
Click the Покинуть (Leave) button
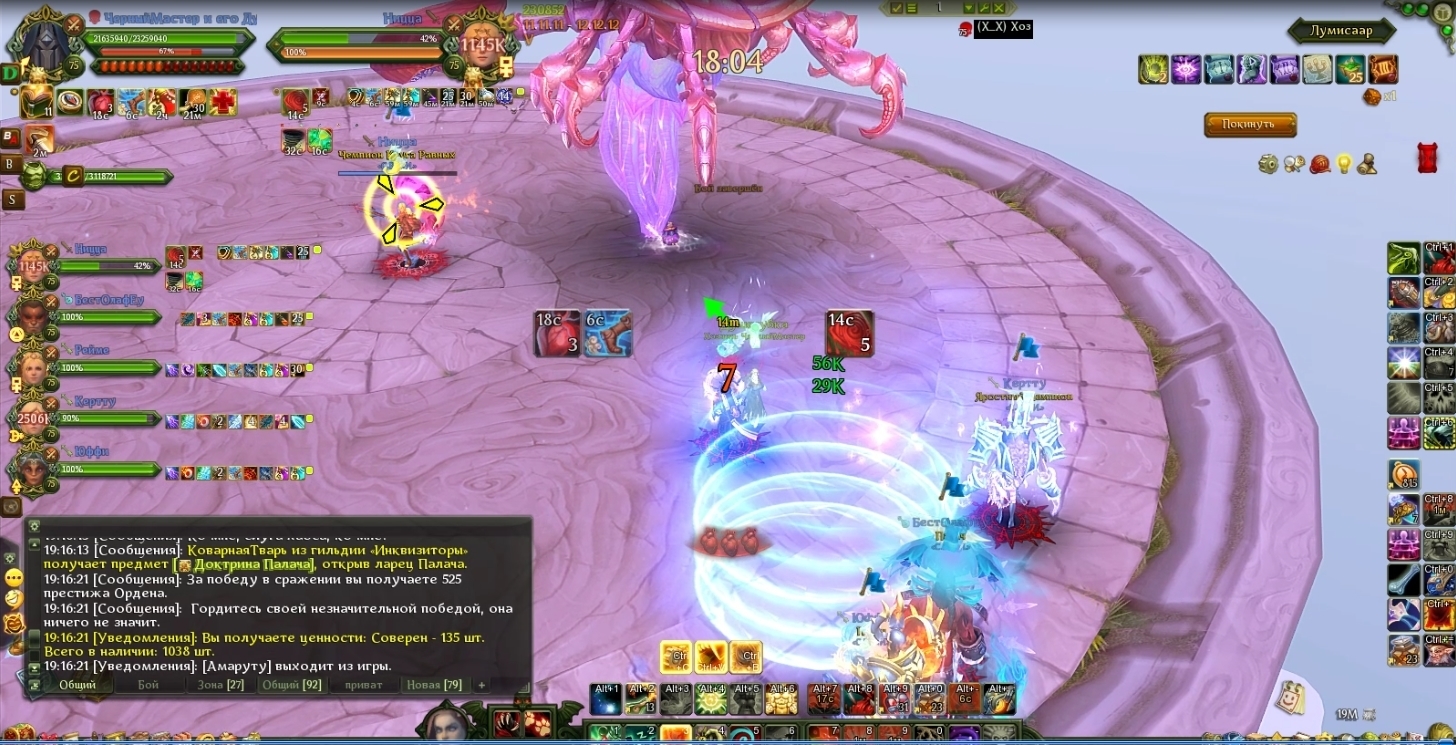tap(1250, 125)
